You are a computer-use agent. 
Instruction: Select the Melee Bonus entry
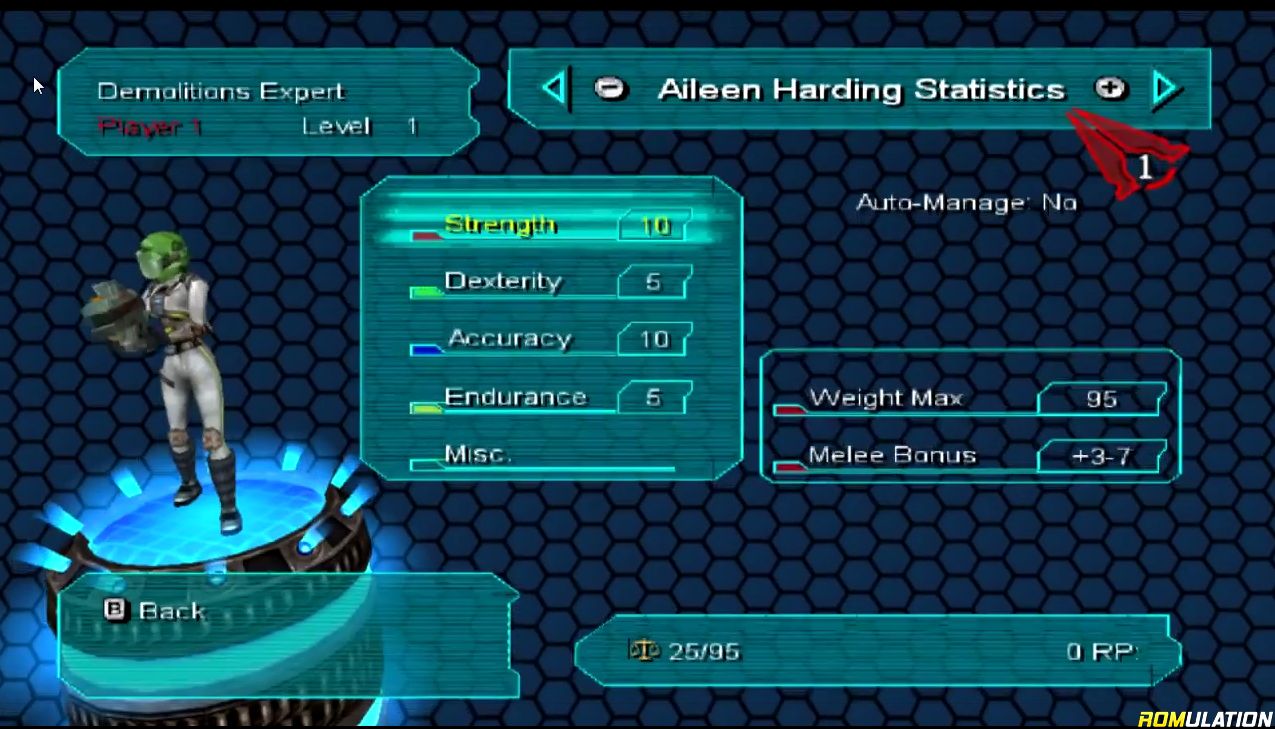pyautogui.click(x=968, y=456)
